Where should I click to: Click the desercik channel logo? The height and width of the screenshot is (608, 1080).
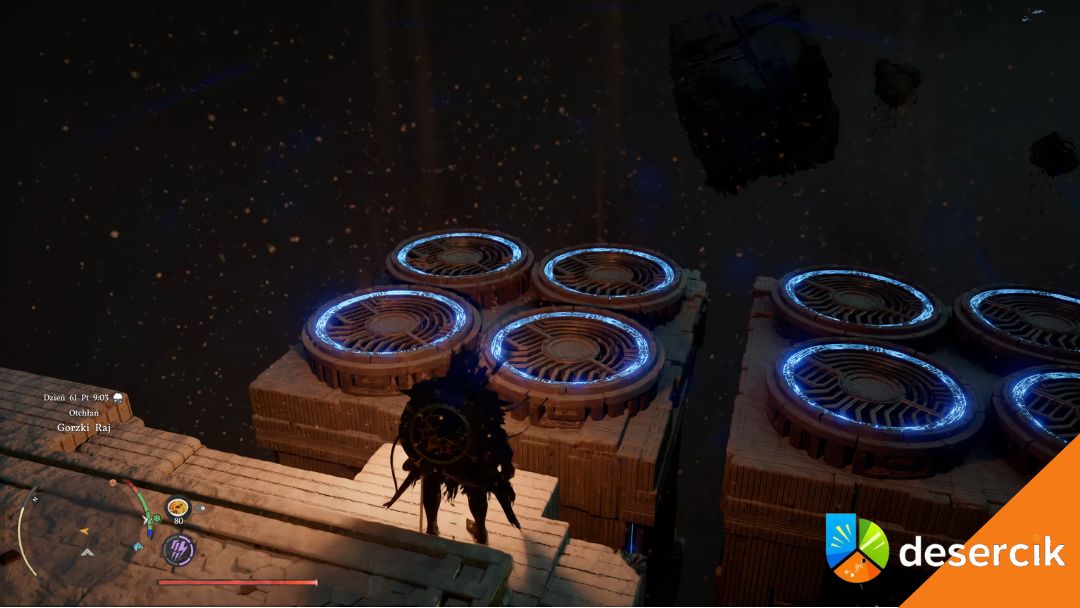(x=857, y=548)
